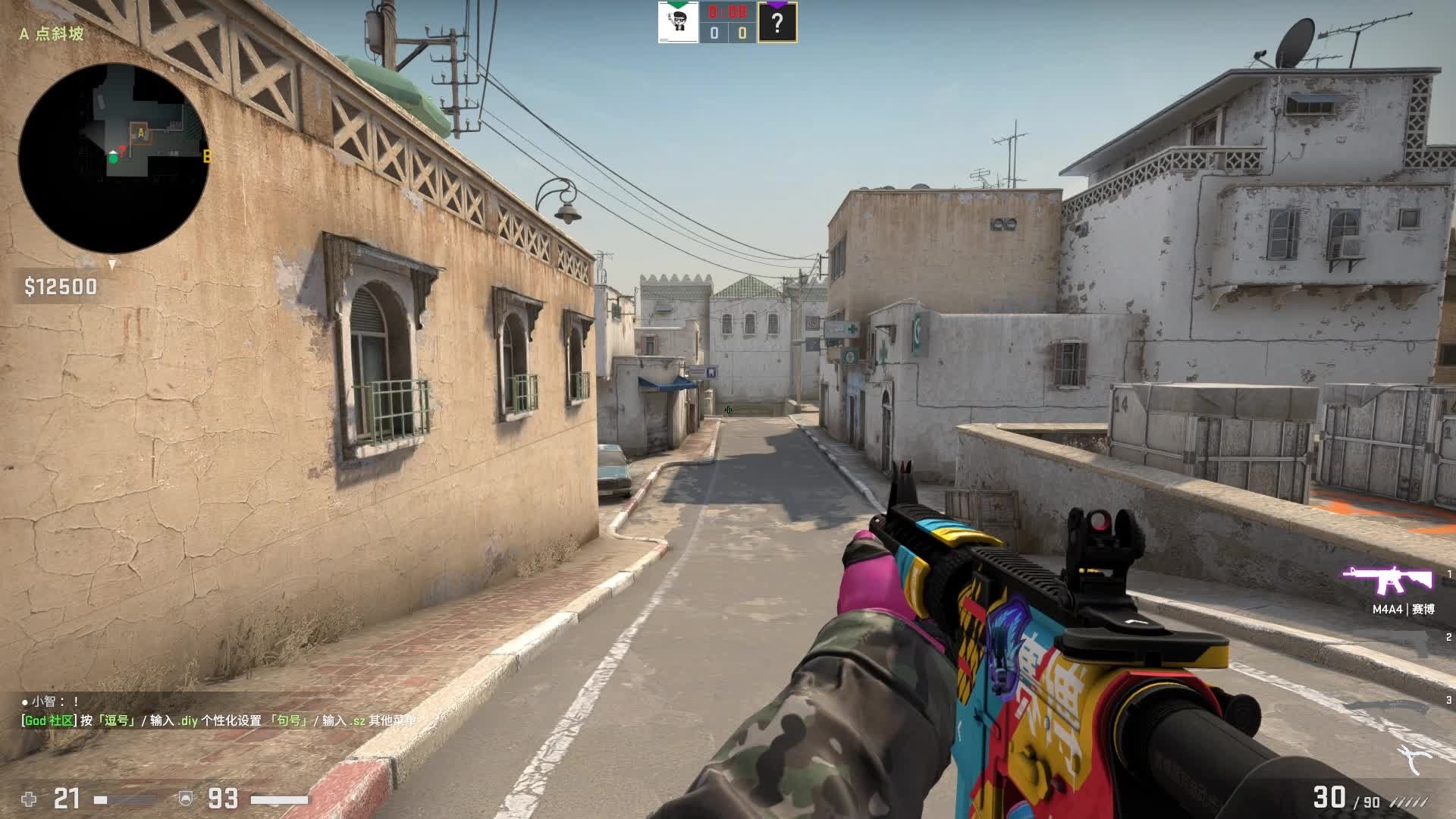Image resolution: width=1456 pixels, height=819 pixels.
Task: Click the green player dot on the radar
Action: pos(114,158)
